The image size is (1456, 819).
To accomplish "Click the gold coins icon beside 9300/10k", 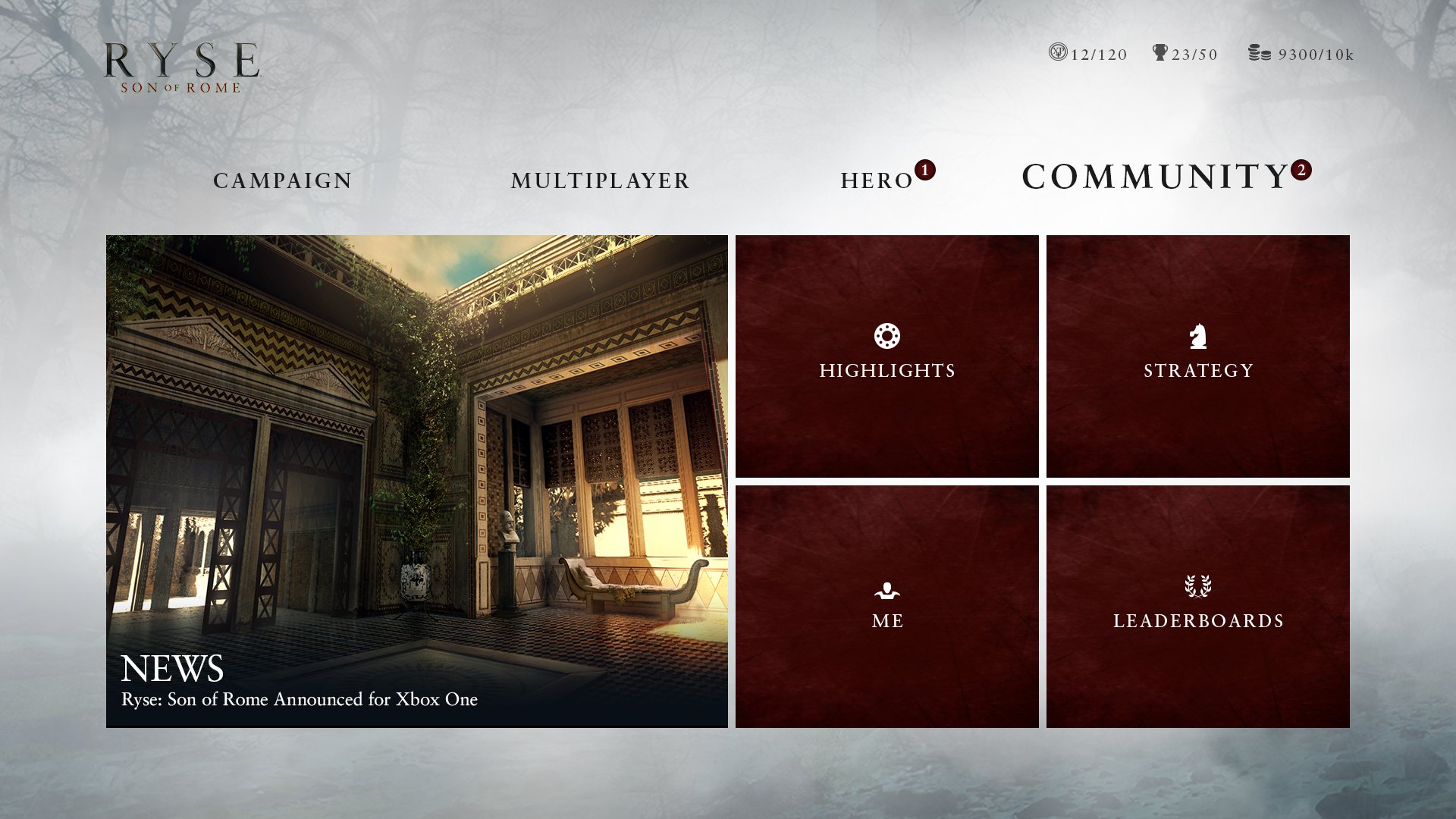I will pos(1261,53).
